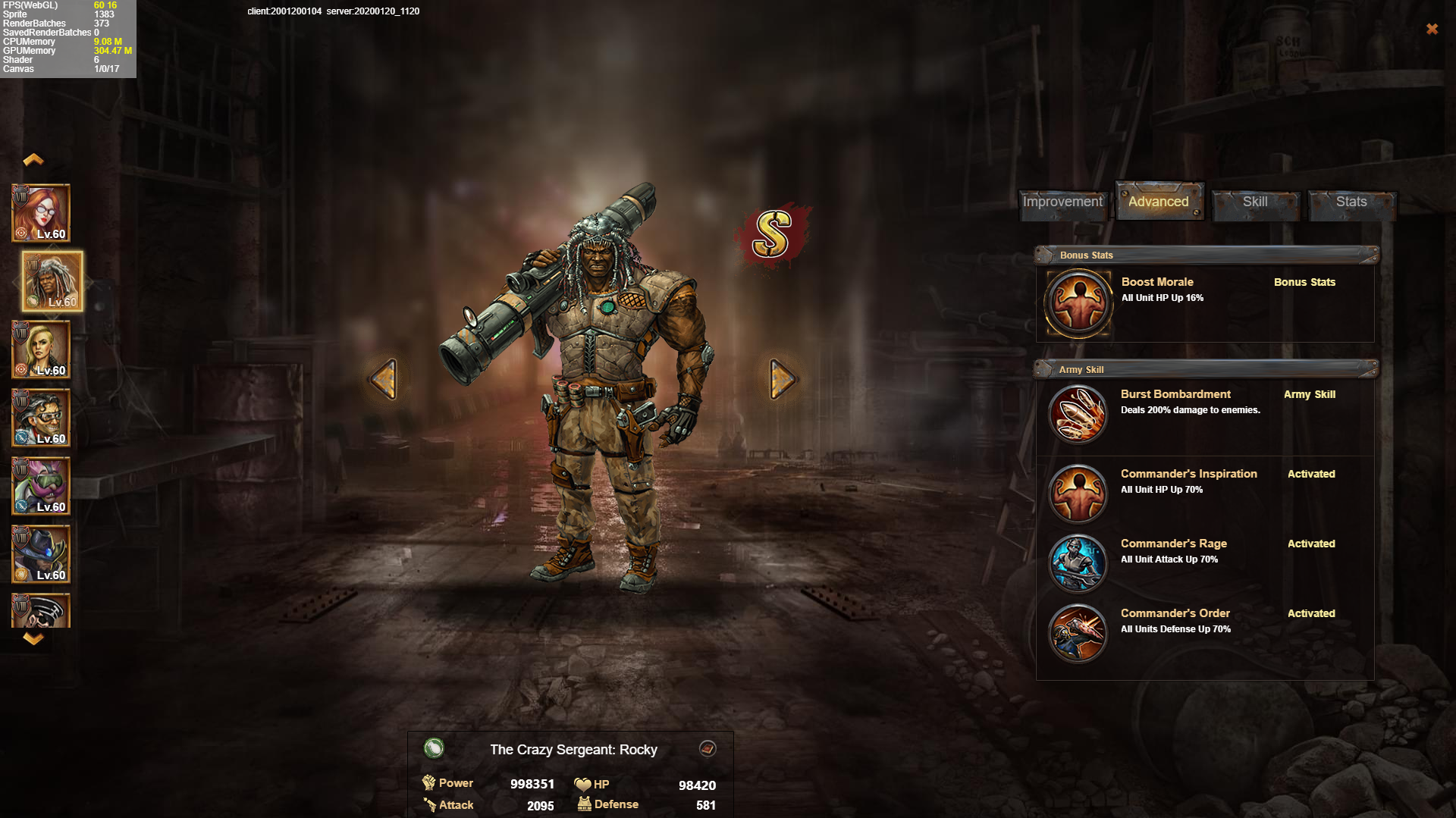
Task: Click the round icon right of Rocky's name
Action: click(708, 749)
